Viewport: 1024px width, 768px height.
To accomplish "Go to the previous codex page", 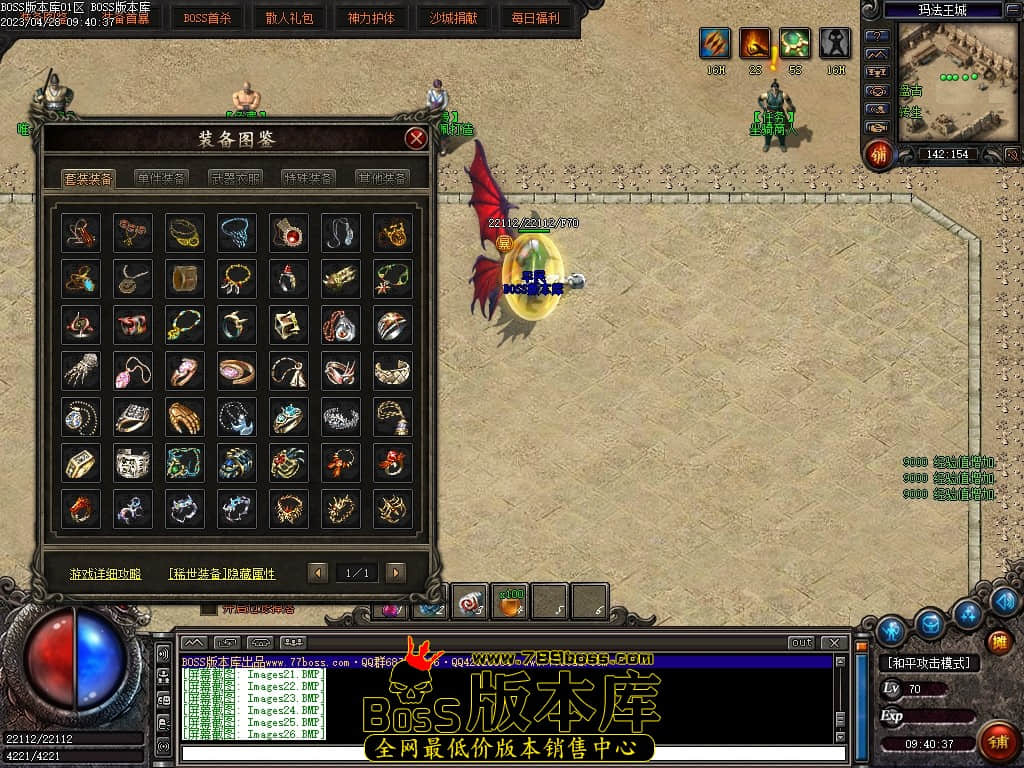I will coord(318,573).
